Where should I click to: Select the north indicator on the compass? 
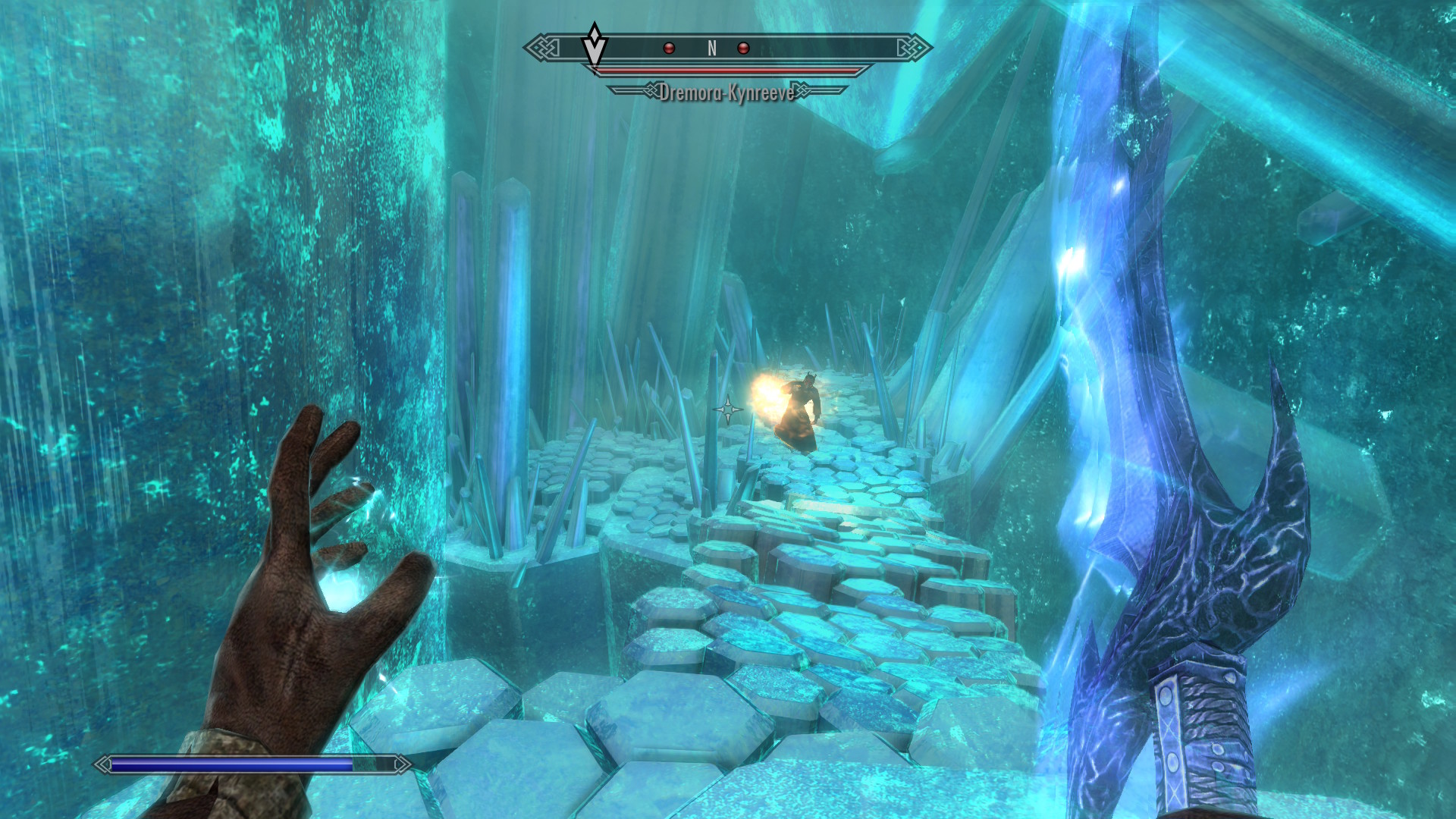coord(712,49)
